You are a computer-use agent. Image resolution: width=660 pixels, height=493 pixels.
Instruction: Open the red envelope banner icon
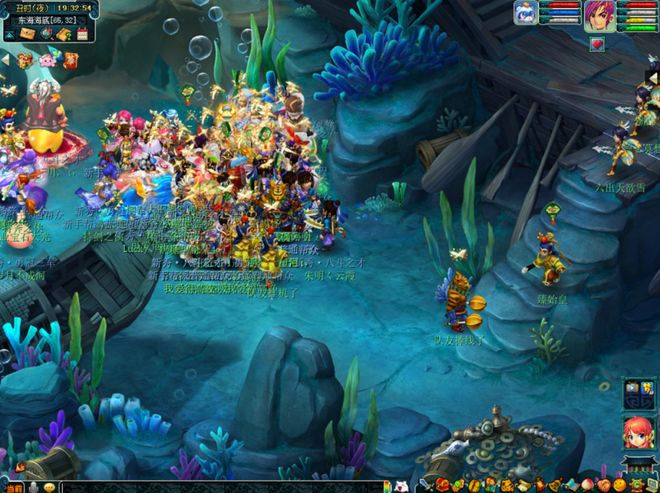(x=71, y=60)
